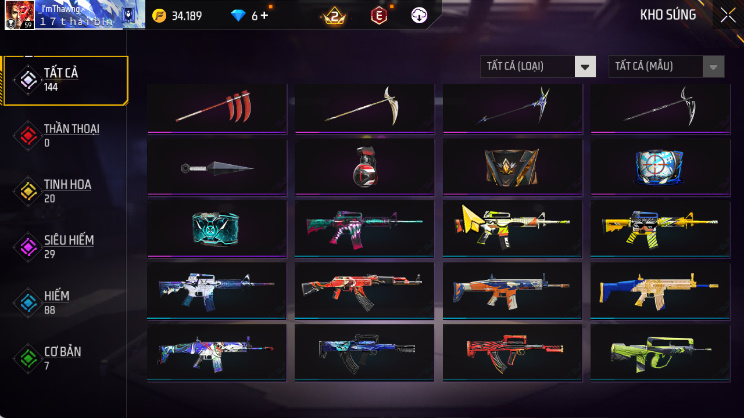Switch to the HIẾM tab
Viewport: 744px width, 418px height.
65,302
